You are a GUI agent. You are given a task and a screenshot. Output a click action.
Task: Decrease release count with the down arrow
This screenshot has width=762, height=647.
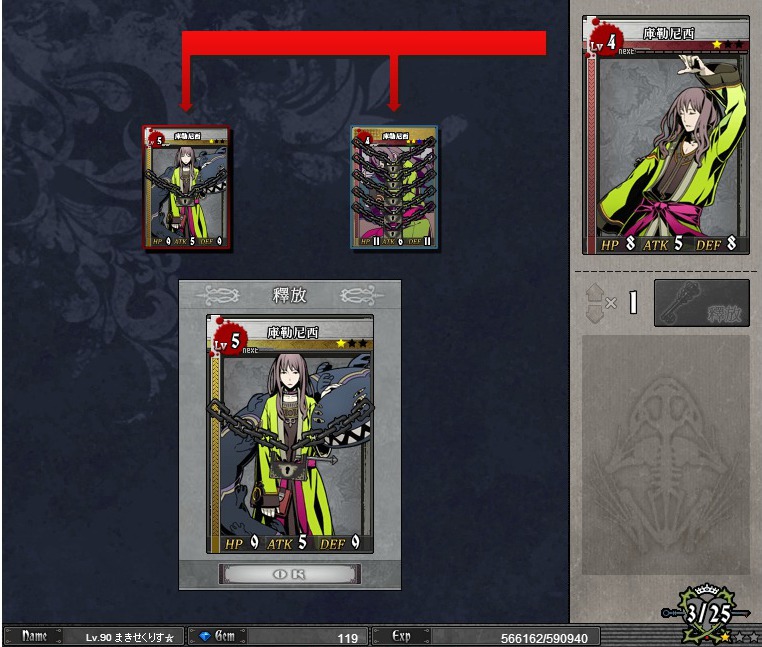coord(594,312)
